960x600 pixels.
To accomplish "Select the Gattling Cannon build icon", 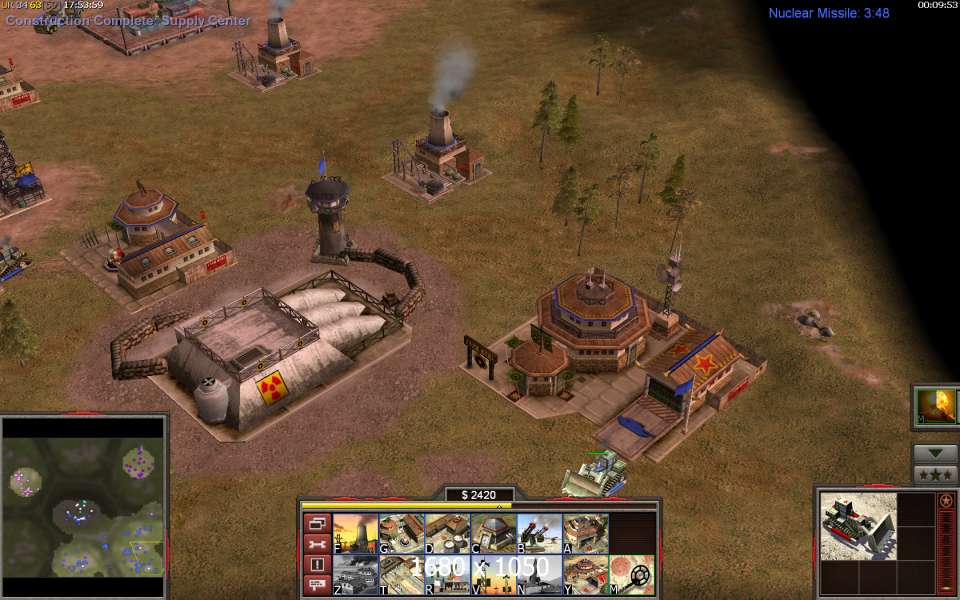I will tap(540, 534).
